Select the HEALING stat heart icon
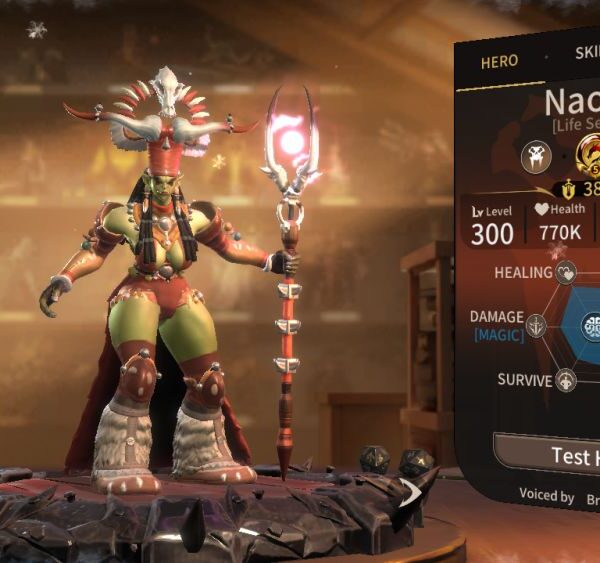This screenshot has height=563, width=600. [x=567, y=272]
